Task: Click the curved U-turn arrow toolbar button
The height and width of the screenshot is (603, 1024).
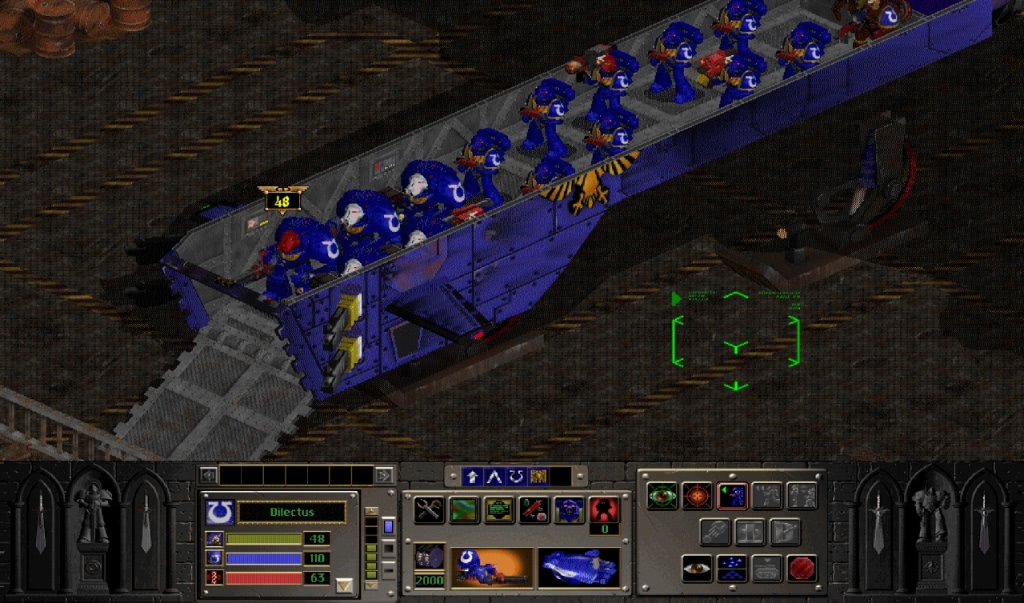Action: click(516, 477)
